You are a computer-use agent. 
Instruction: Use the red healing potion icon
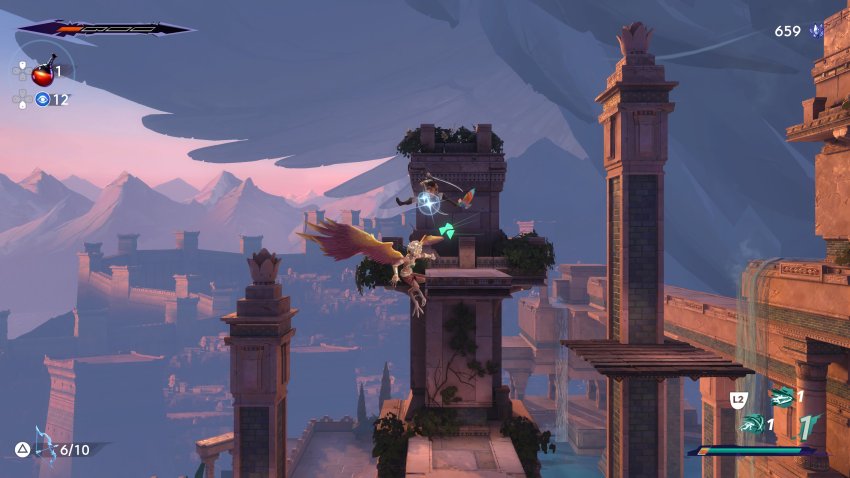(x=42, y=72)
